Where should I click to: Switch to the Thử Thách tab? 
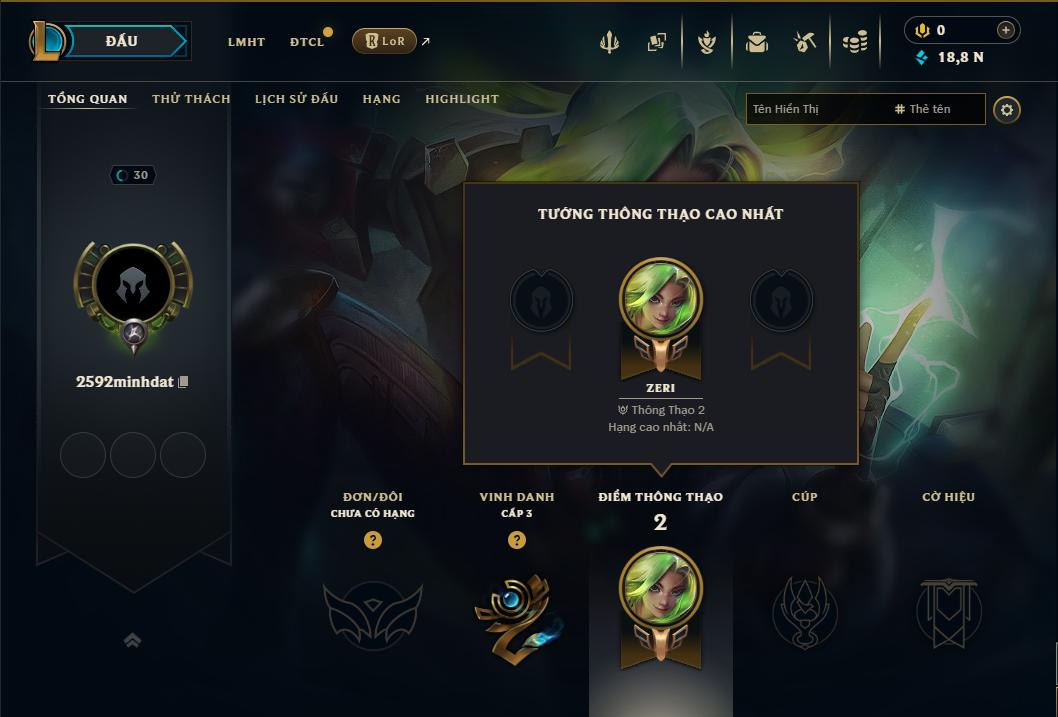click(x=191, y=99)
